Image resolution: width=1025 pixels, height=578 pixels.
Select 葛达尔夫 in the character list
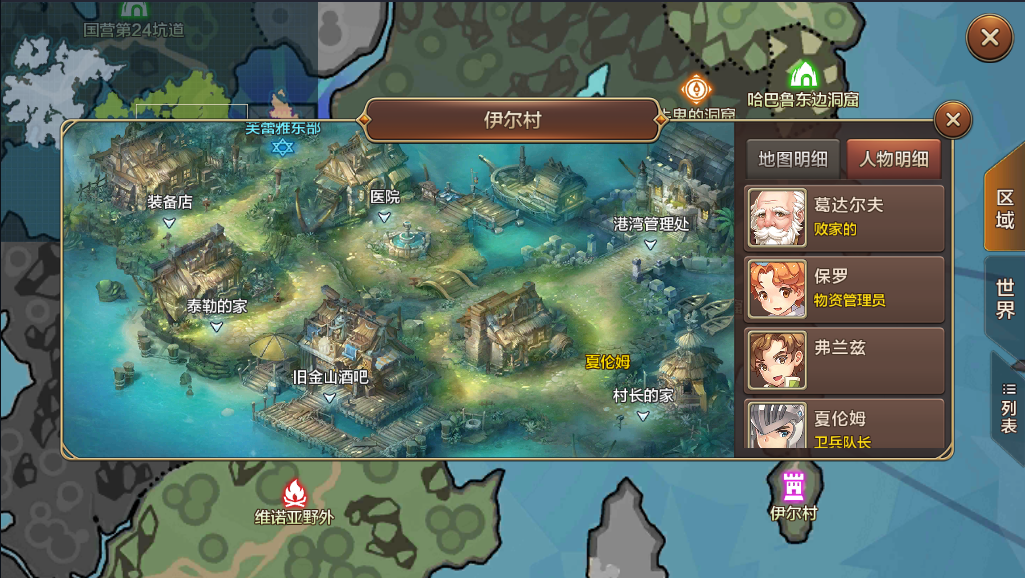[x=845, y=217]
